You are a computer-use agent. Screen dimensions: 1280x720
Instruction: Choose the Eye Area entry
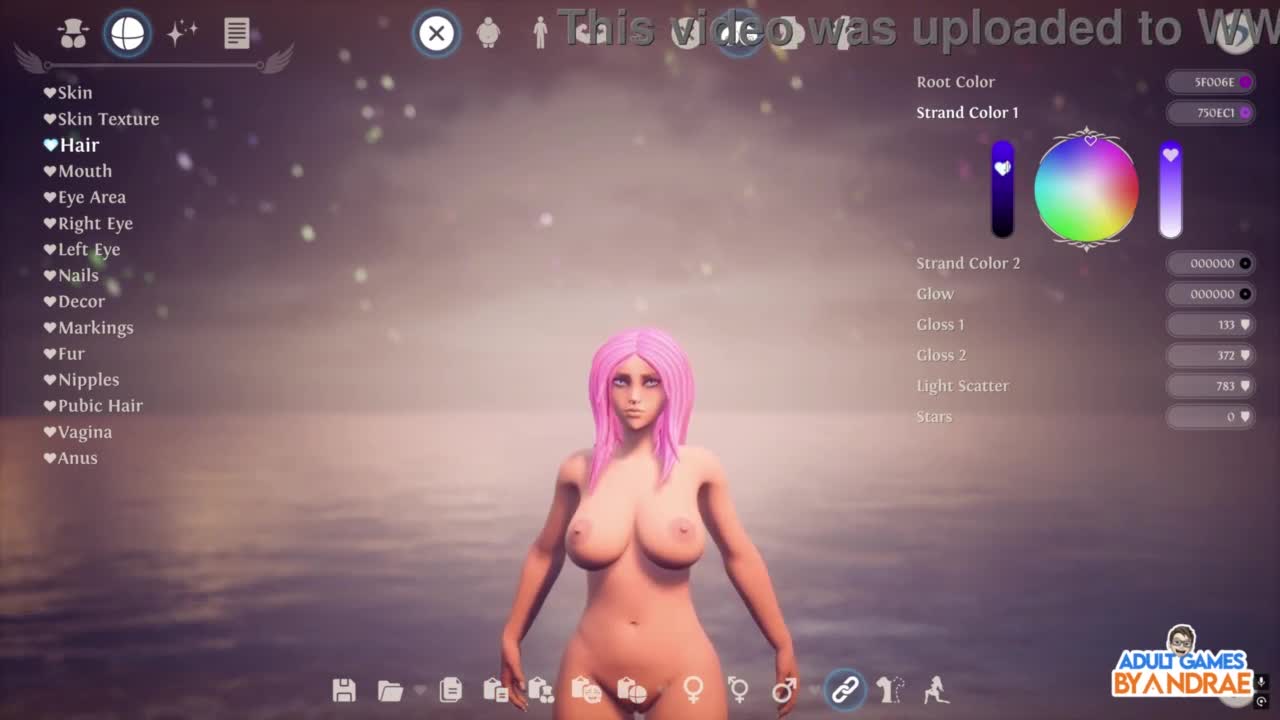91,197
